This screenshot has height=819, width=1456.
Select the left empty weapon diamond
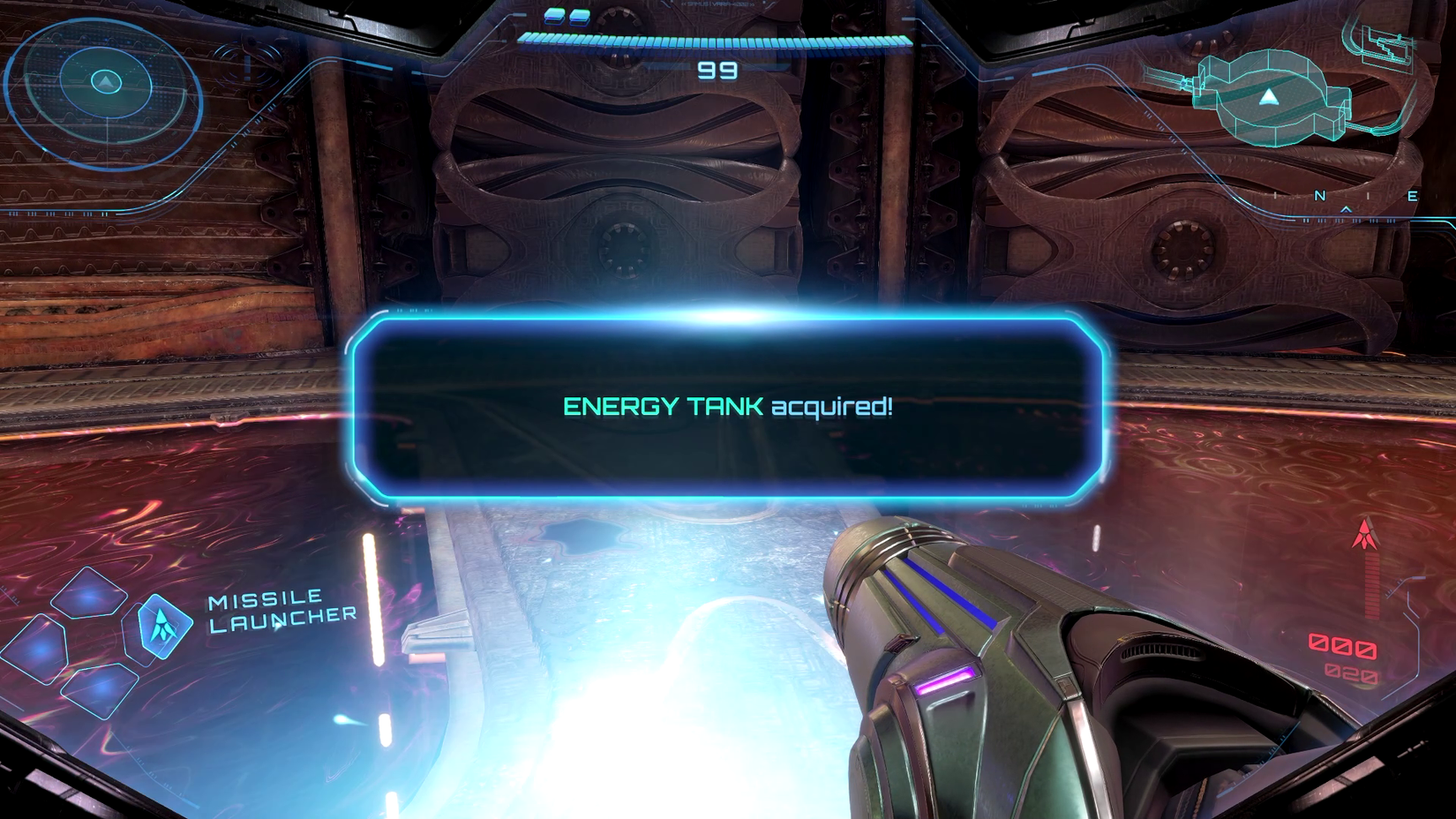coord(40,649)
